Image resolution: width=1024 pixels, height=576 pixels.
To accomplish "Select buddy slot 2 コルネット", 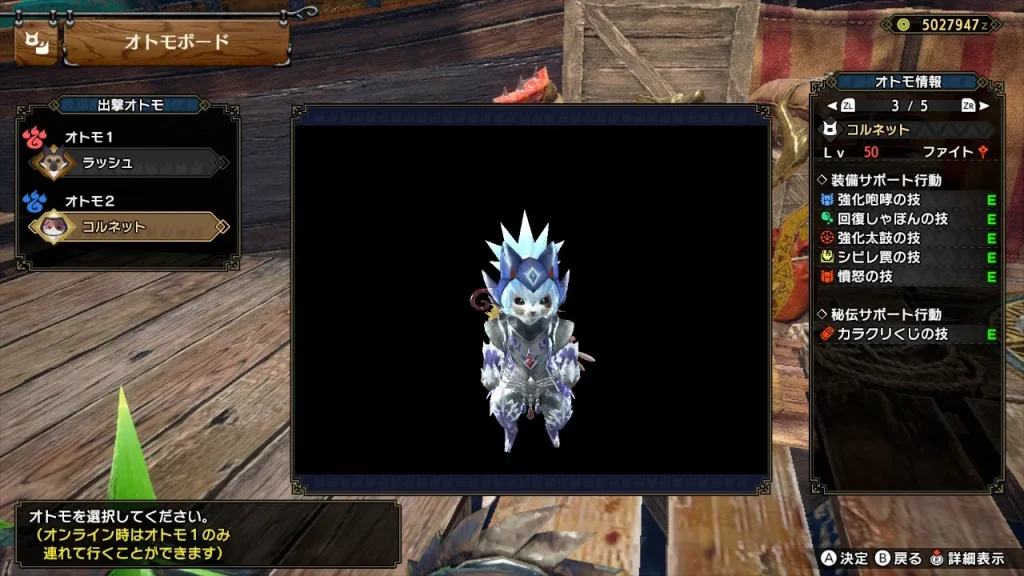I will point(128,227).
